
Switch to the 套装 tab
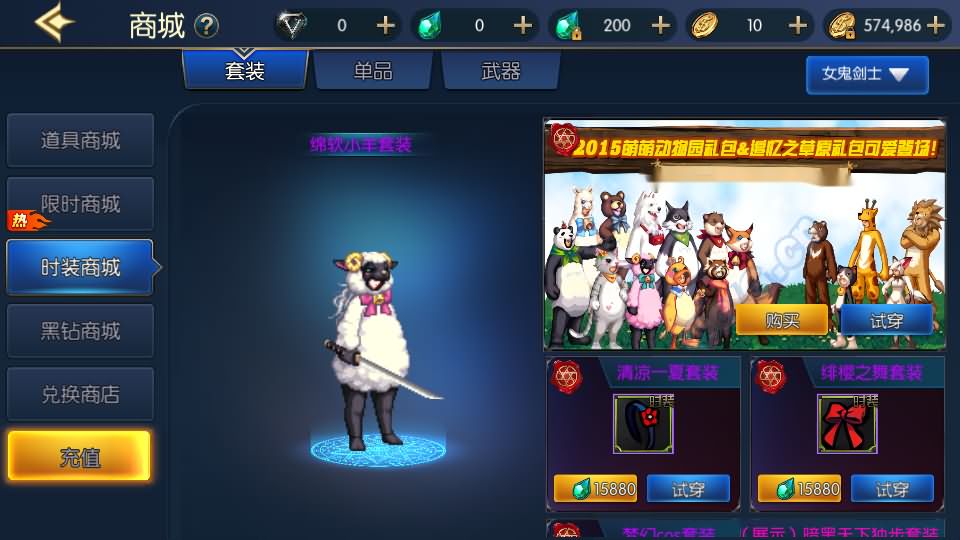(245, 71)
